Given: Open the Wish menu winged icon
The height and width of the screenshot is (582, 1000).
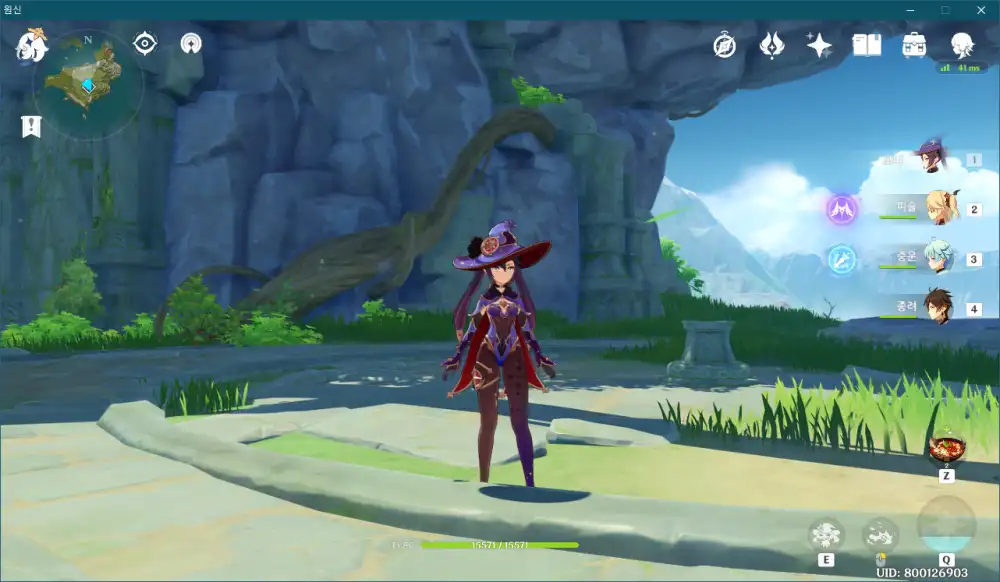Looking at the screenshot, I should tap(771, 45).
